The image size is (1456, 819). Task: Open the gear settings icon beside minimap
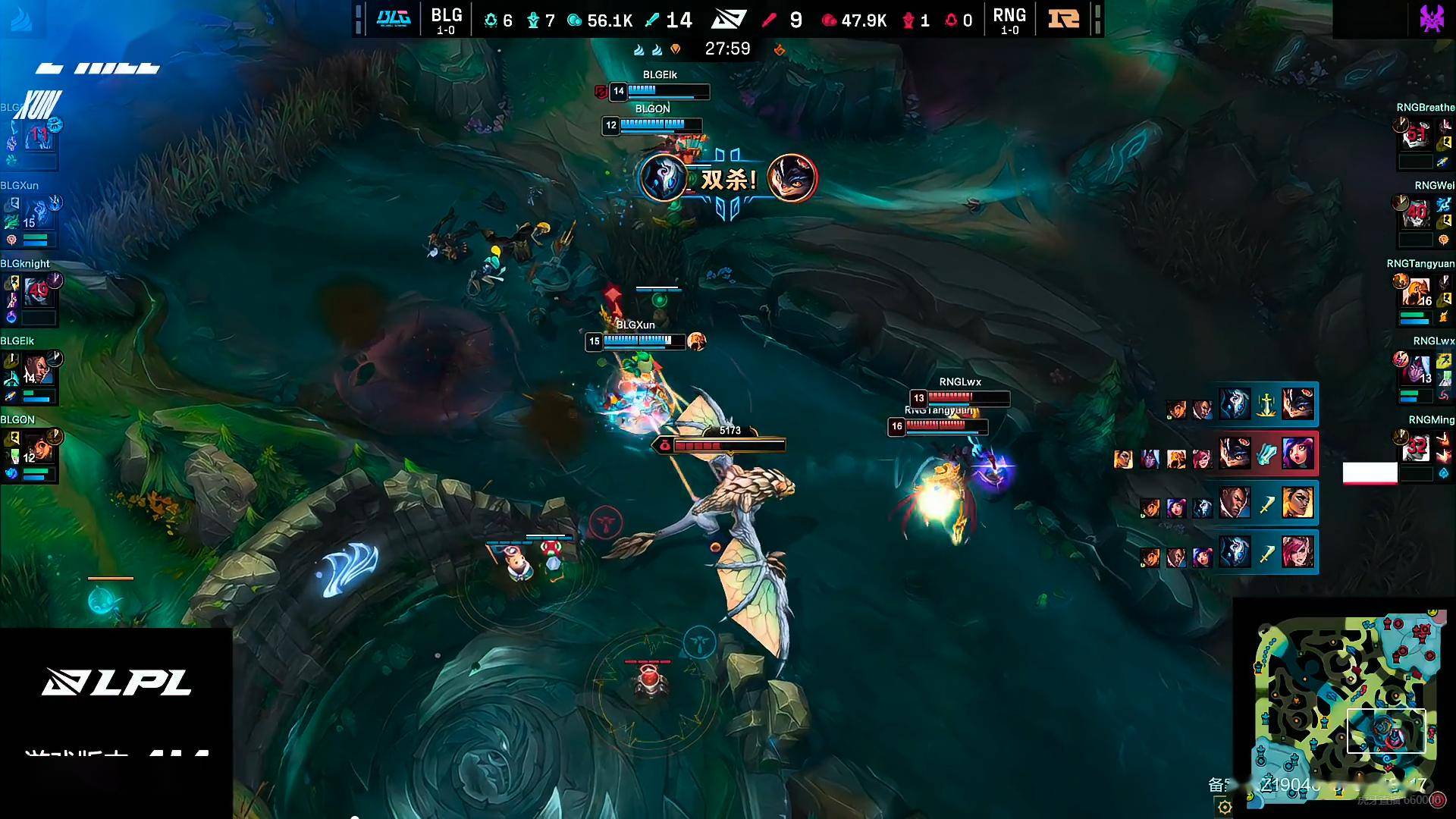[1224, 807]
